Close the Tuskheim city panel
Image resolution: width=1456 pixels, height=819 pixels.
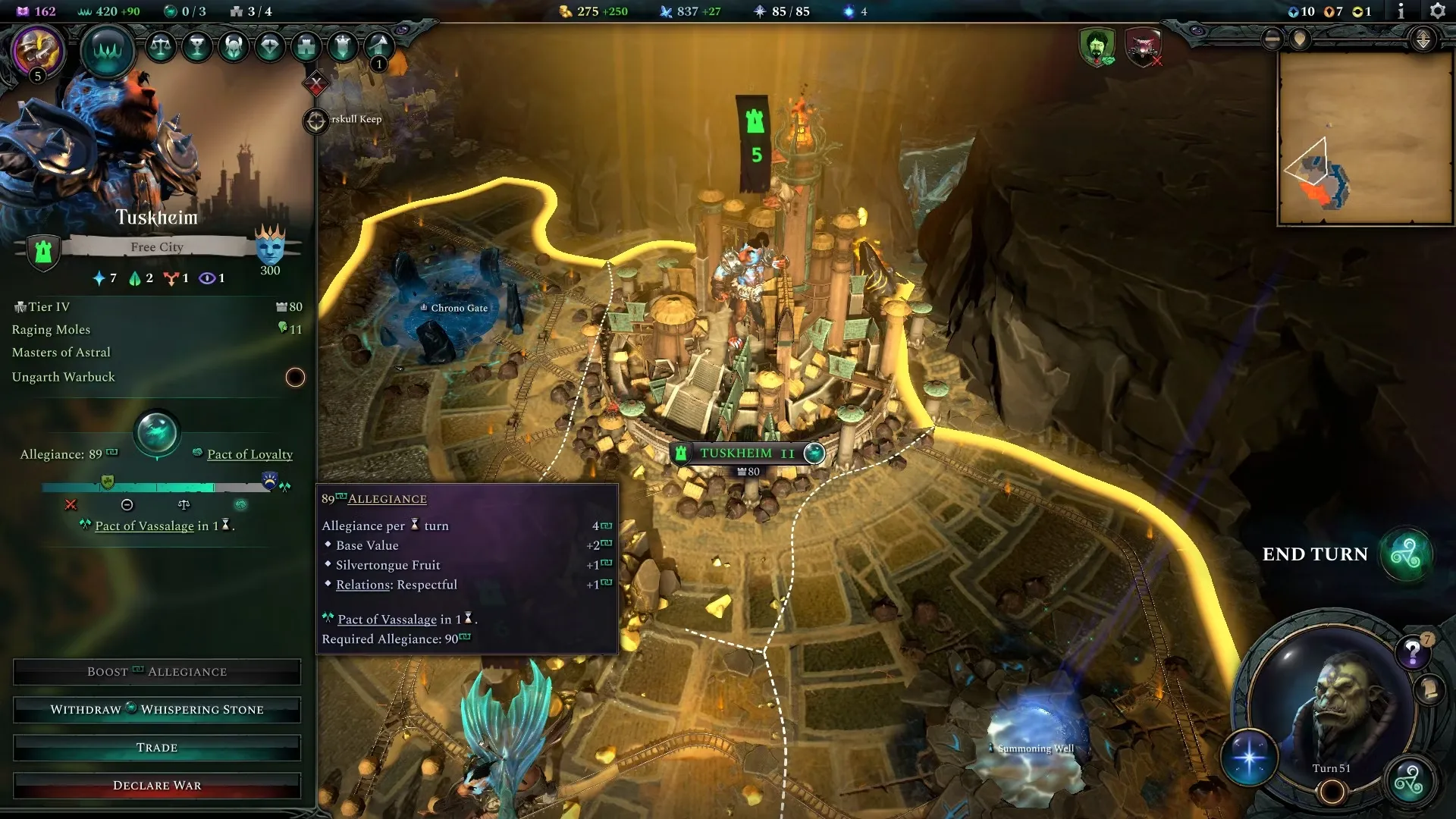click(x=316, y=83)
